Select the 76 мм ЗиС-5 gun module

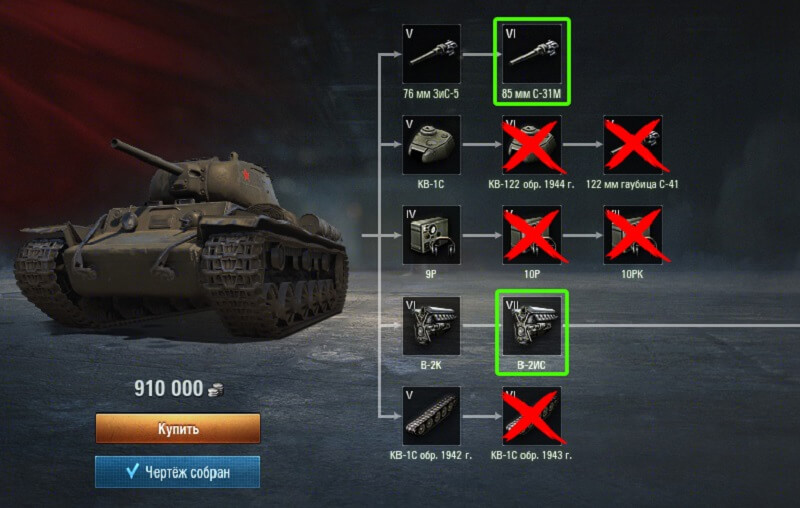431,54
